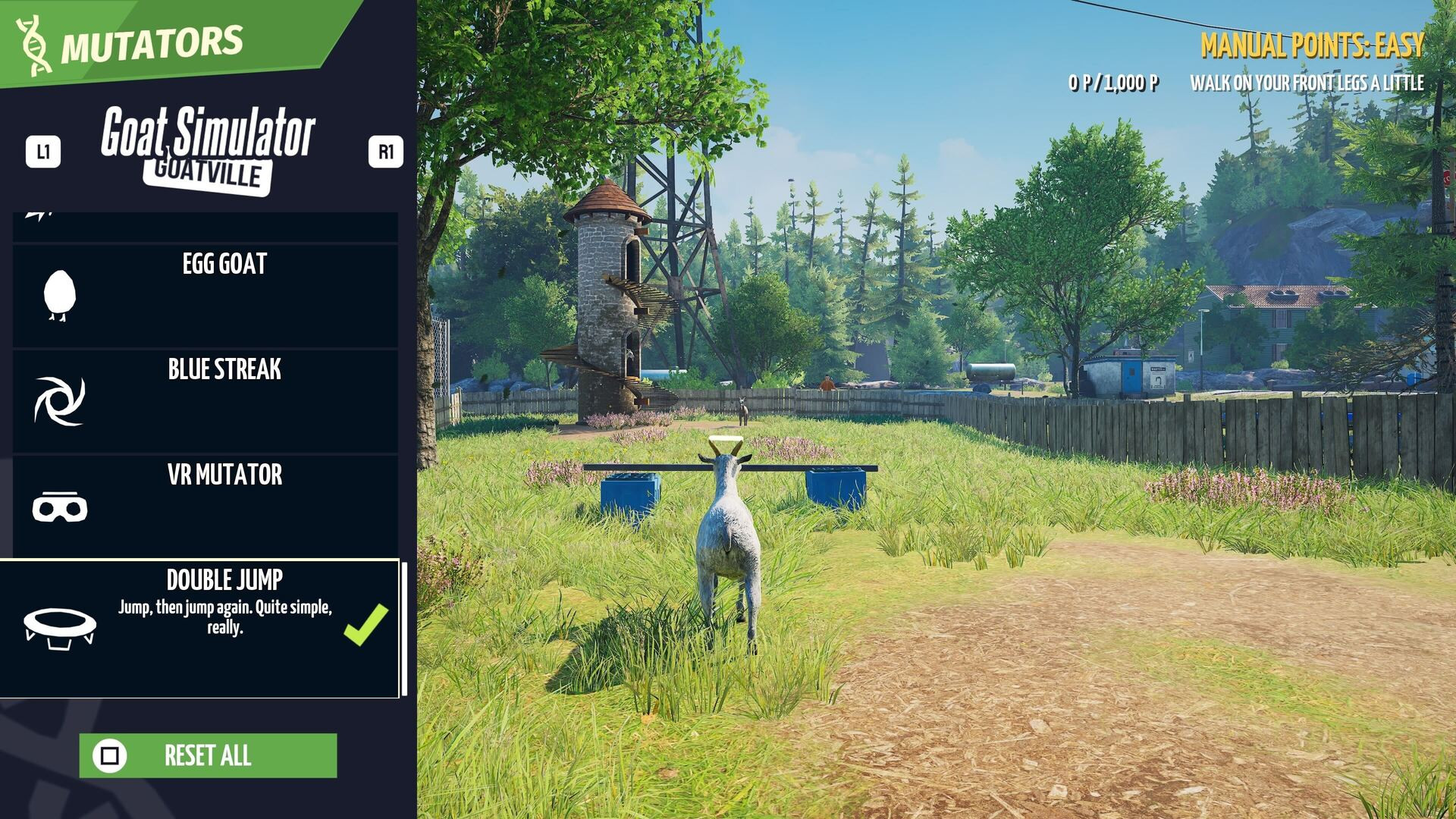
Task: Enable the VR Mutator entry
Action: click(x=205, y=506)
